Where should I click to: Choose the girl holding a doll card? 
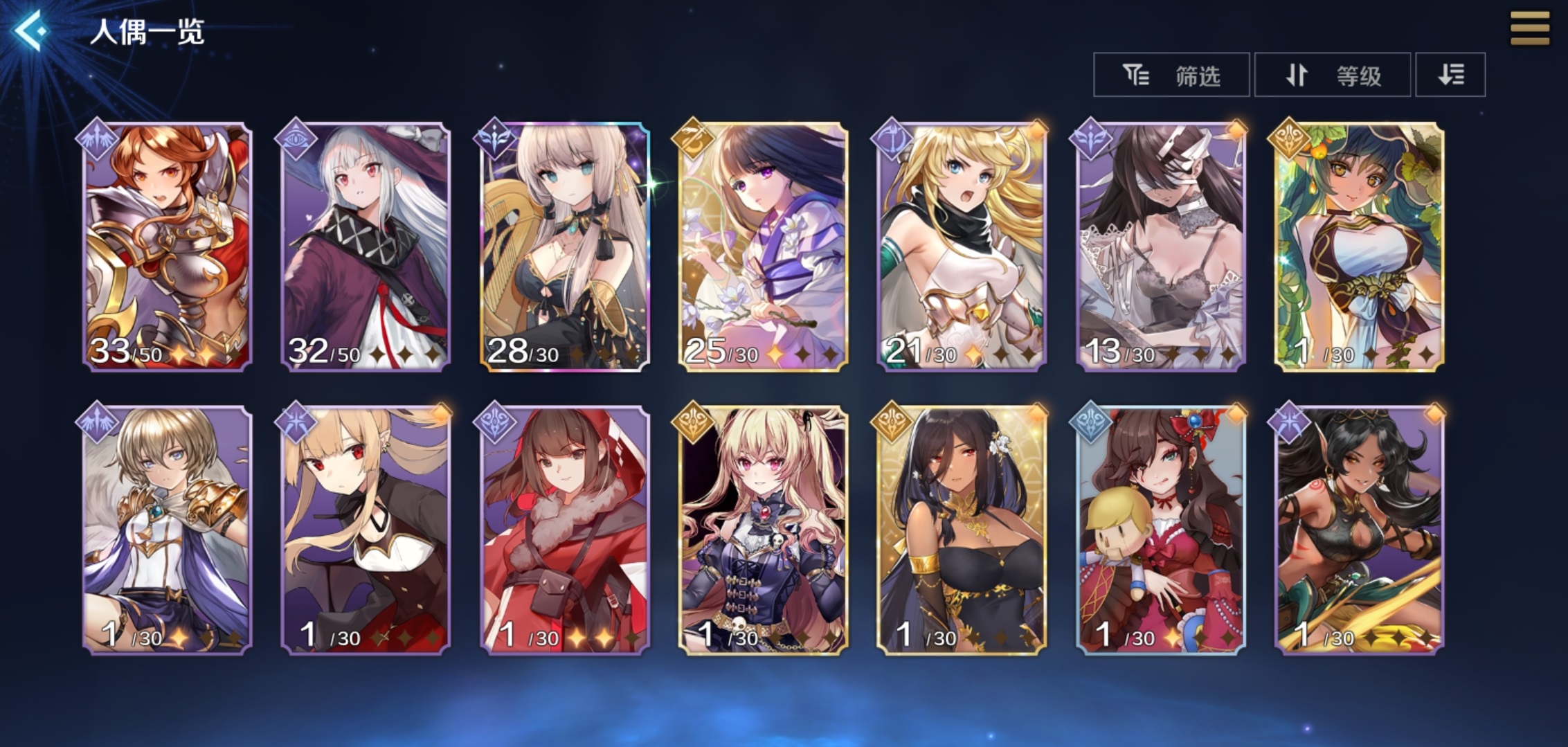[1160, 530]
